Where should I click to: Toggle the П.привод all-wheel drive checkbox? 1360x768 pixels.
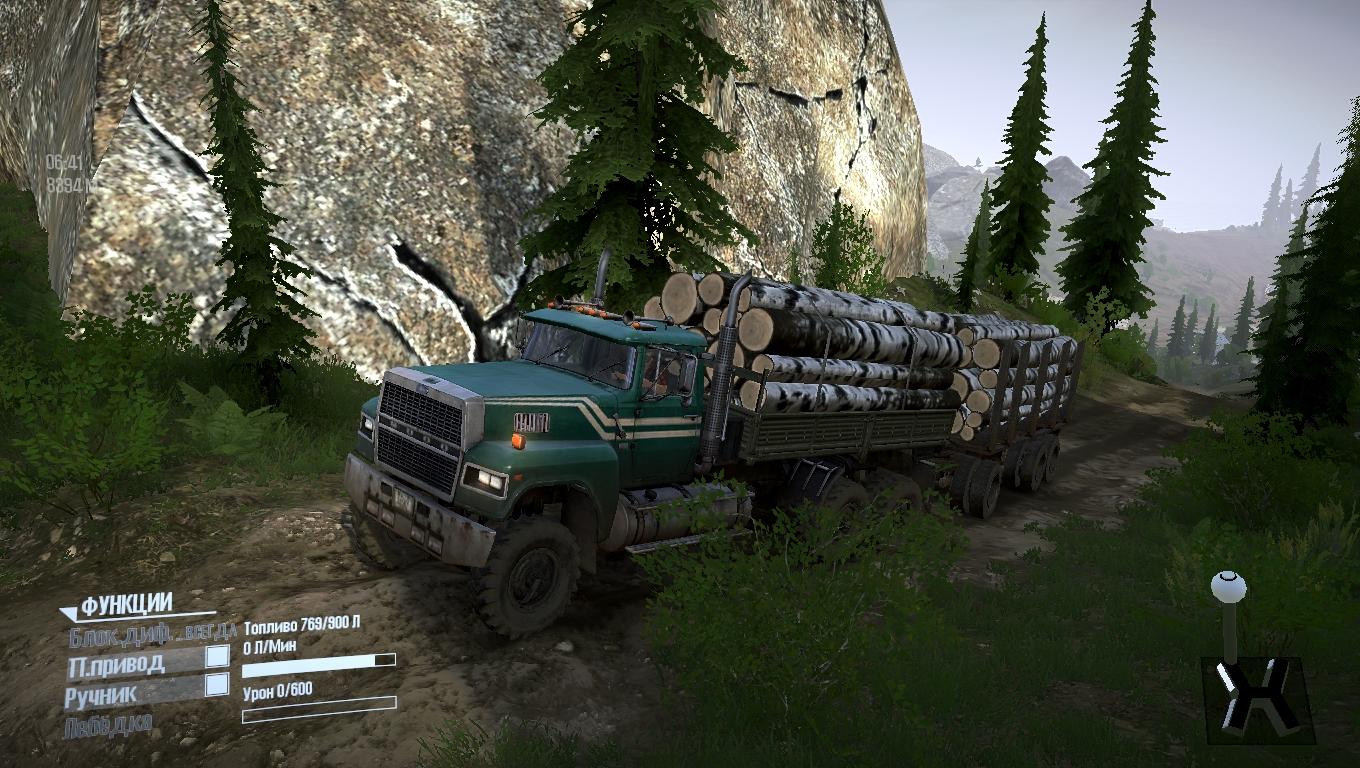(217, 656)
